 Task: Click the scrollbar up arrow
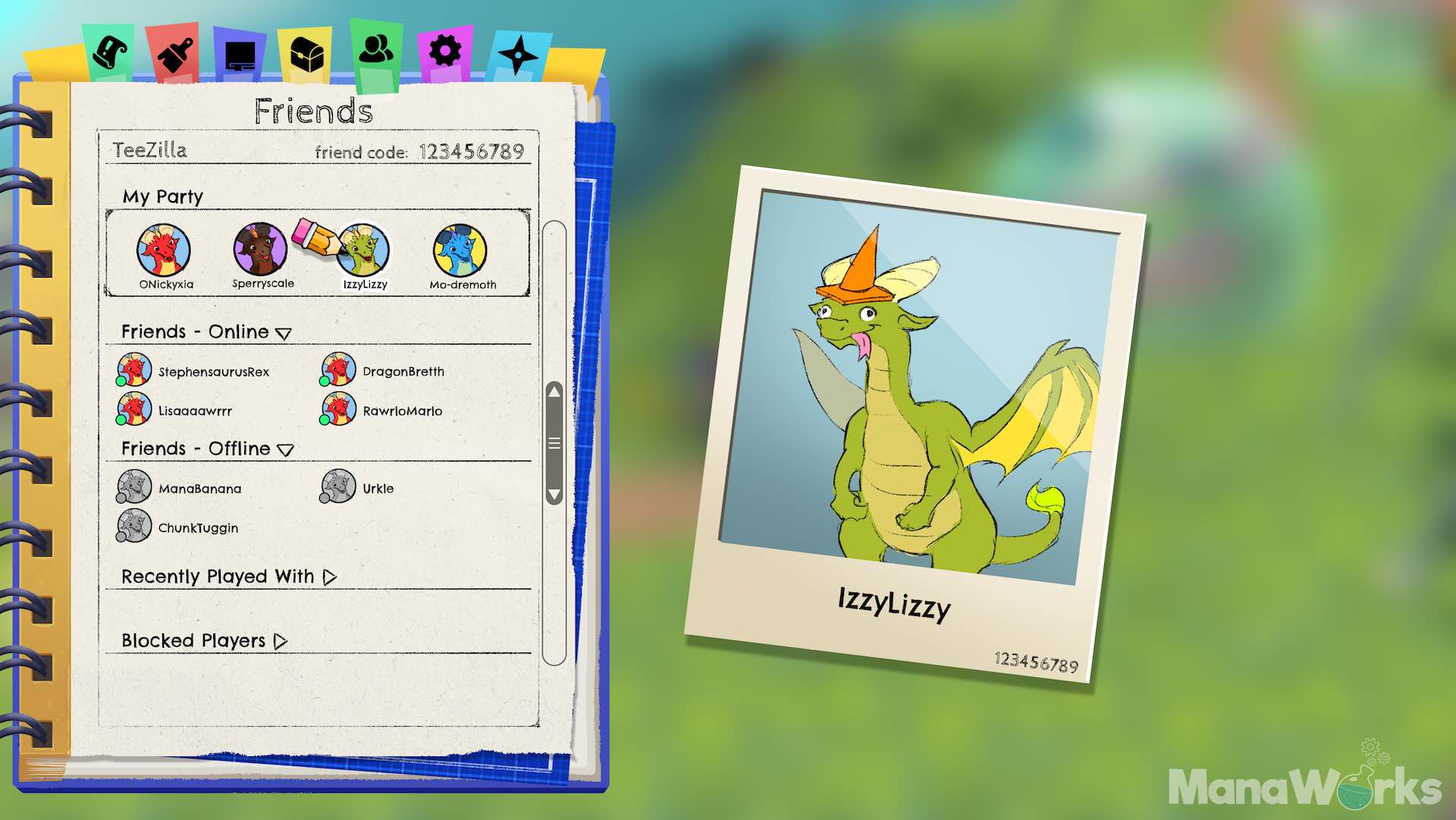554,391
